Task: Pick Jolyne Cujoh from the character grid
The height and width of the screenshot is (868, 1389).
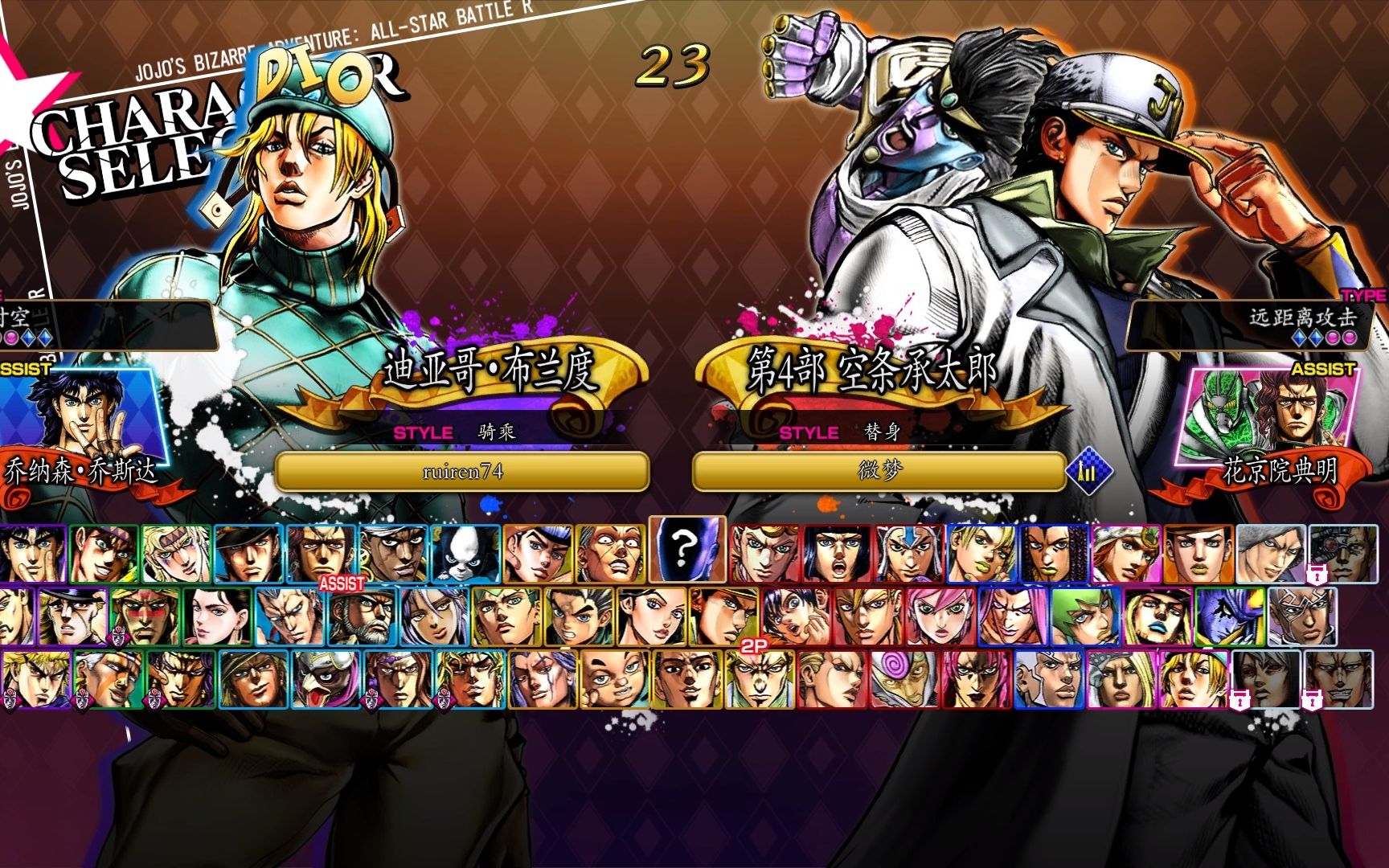Action: 981,554
